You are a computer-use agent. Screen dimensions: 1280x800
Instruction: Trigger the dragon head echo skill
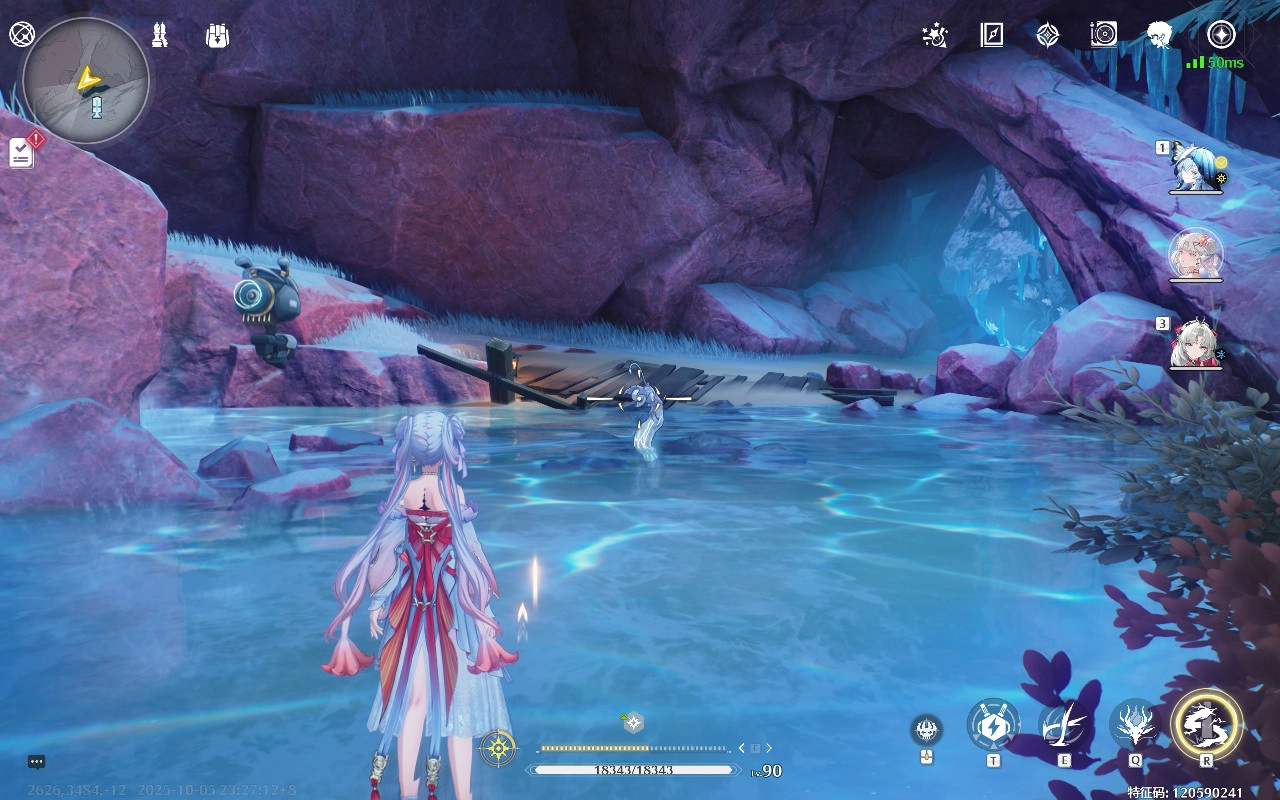point(1135,724)
